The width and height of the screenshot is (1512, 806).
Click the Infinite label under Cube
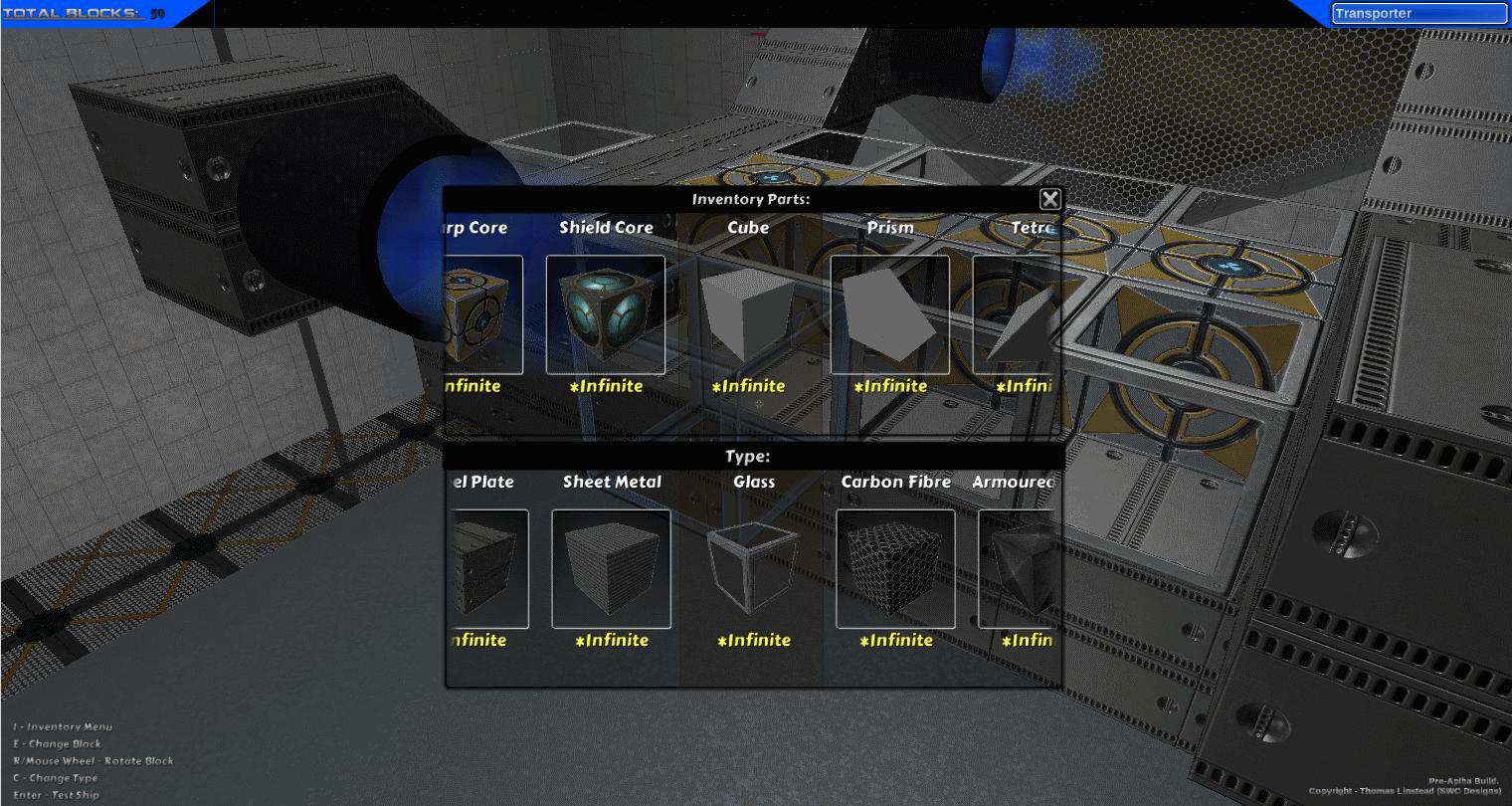(x=748, y=386)
